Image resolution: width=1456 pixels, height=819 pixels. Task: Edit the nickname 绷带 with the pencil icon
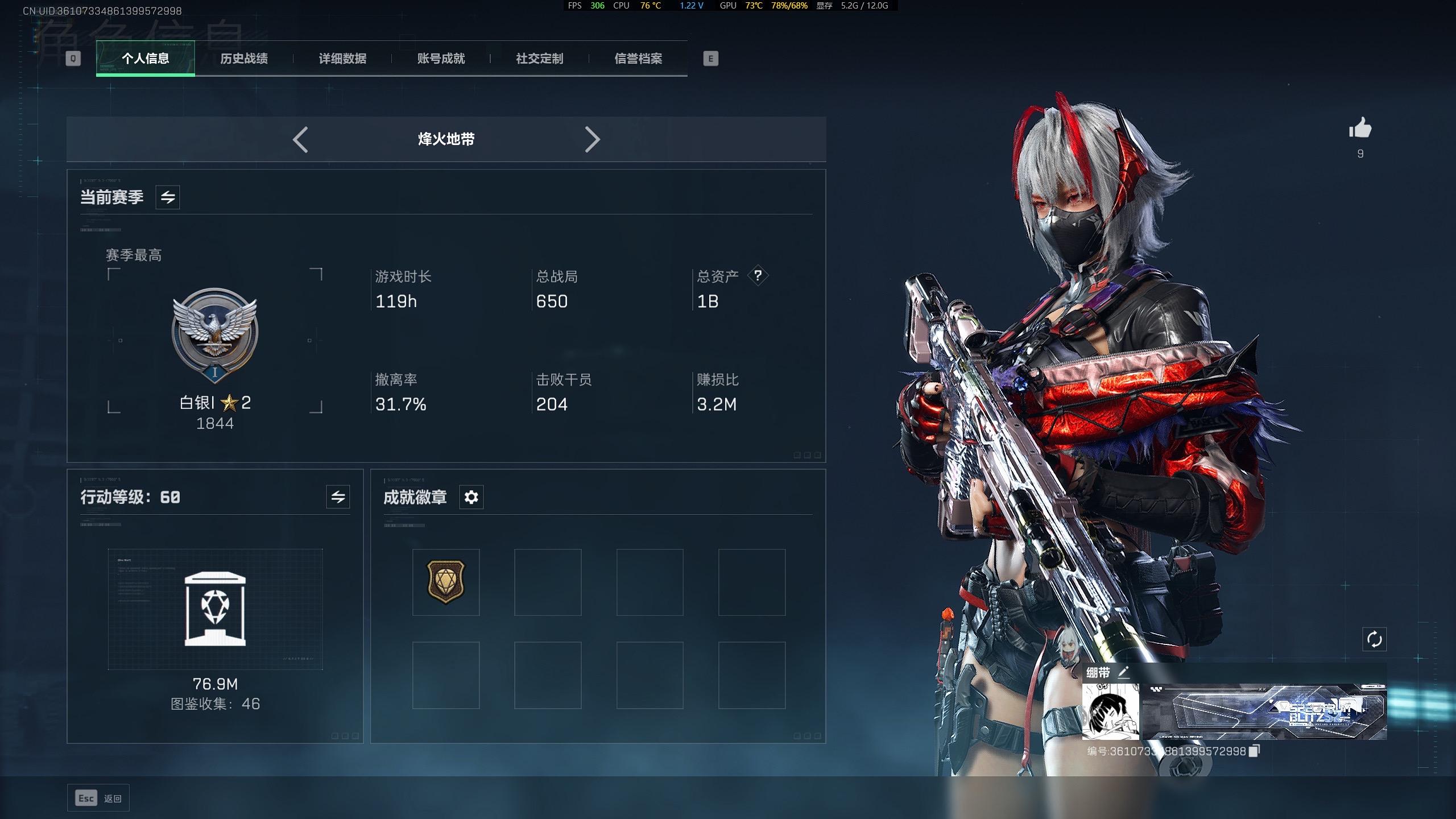pos(1123,673)
